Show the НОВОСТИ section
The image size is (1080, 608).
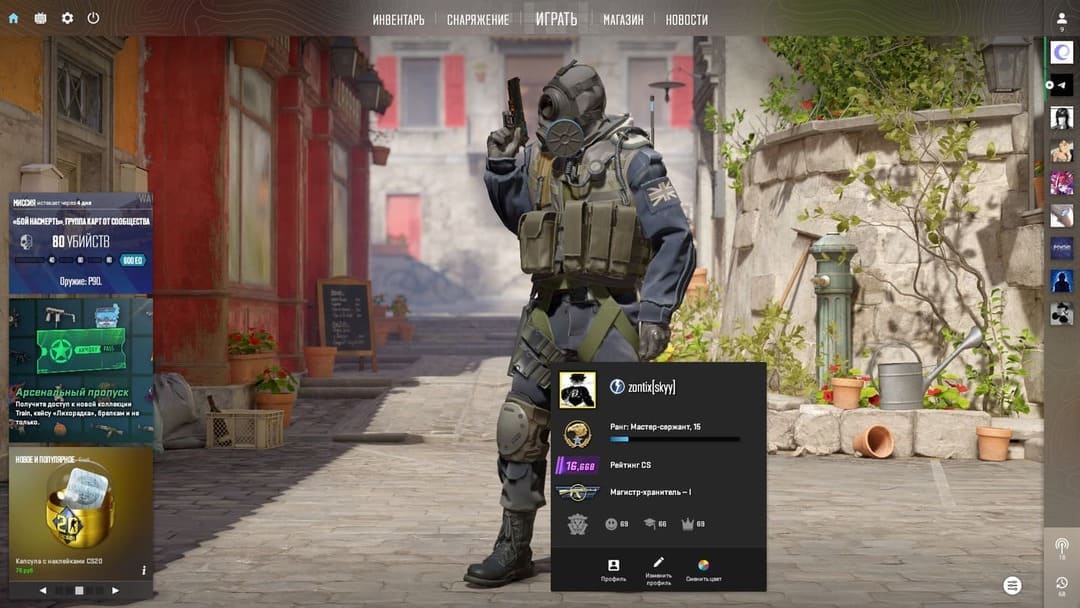[686, 19]
